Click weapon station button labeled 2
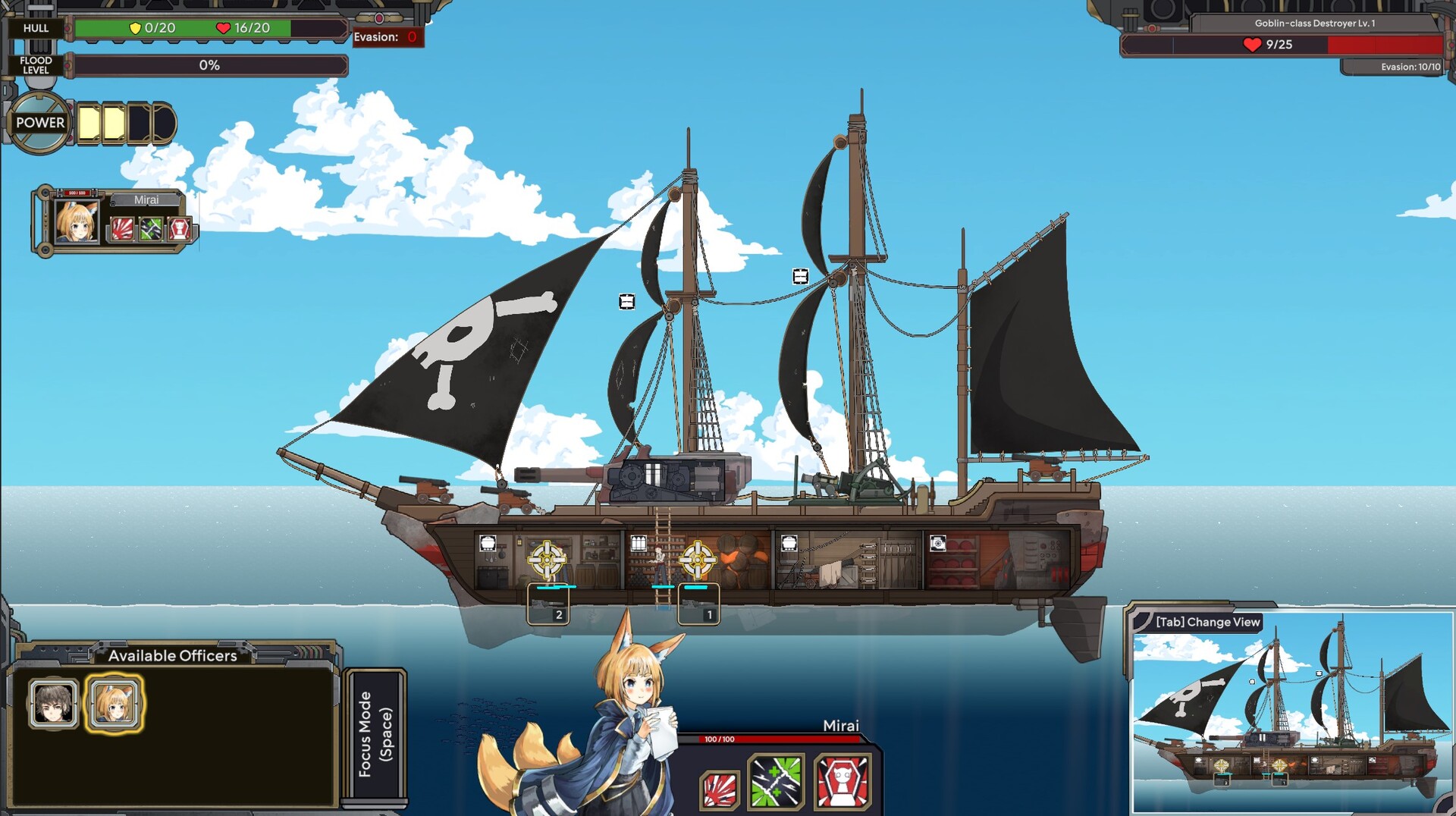 (560, 617)
